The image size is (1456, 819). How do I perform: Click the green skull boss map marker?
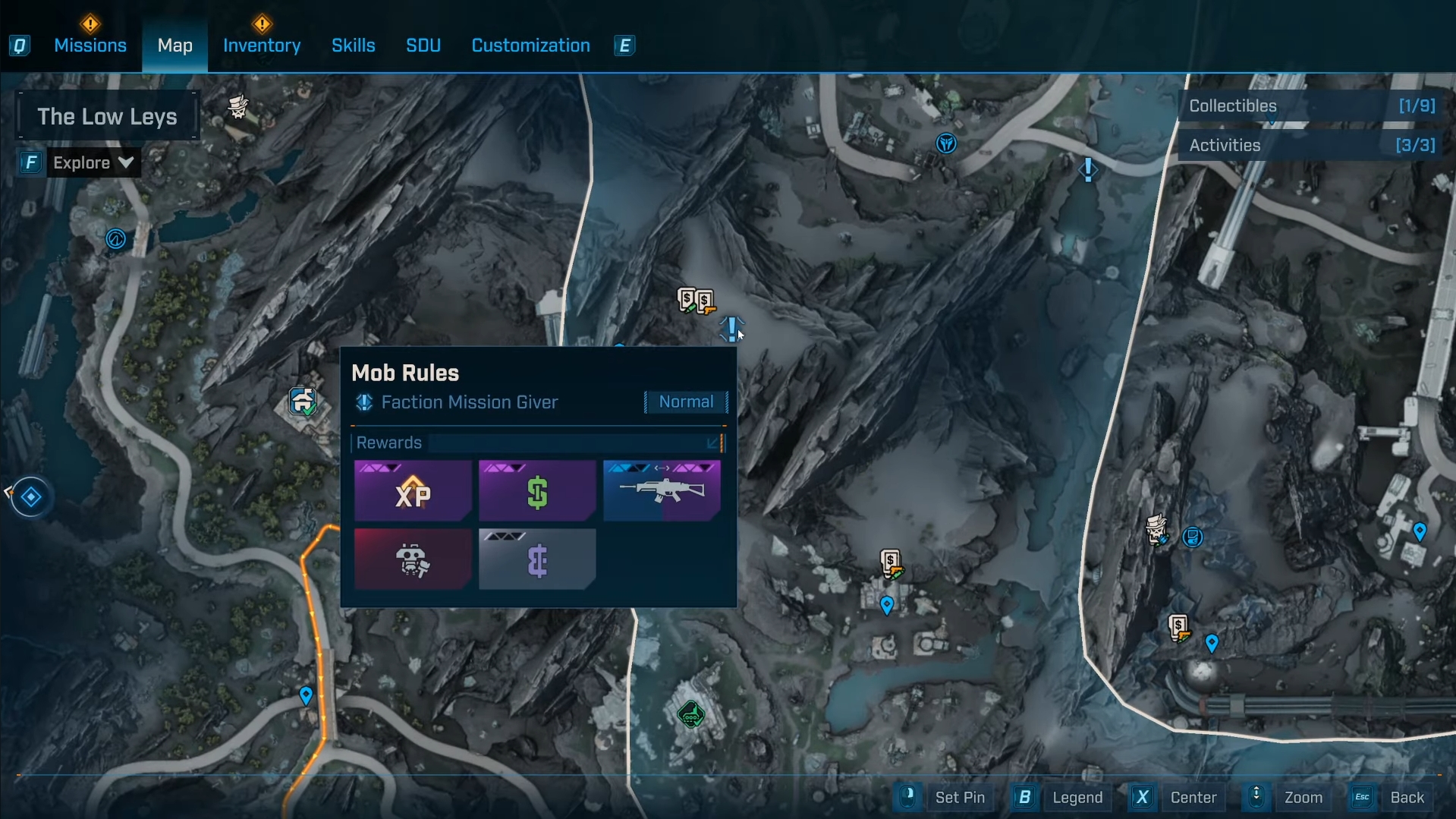pos(690,714)
